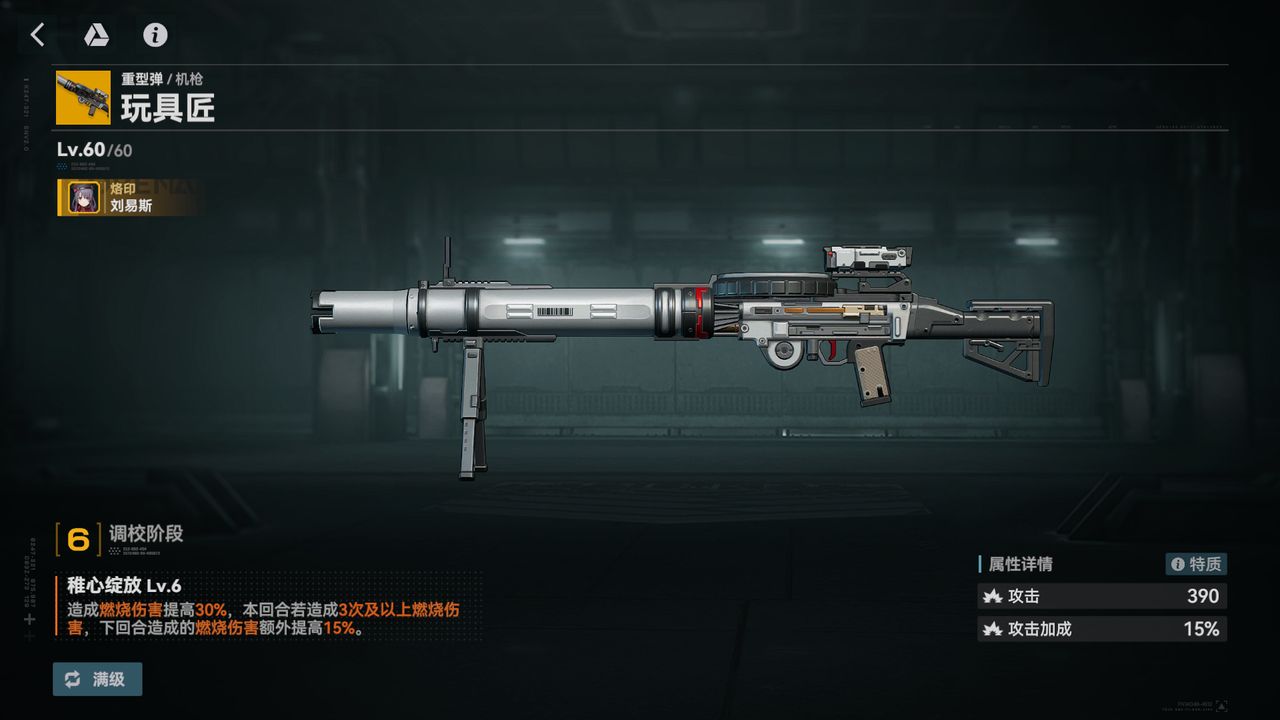View the 调校阶段 calibration stage 6
Image resolution: width=1280 pixels, height=720 pixels.
point(78,539)
